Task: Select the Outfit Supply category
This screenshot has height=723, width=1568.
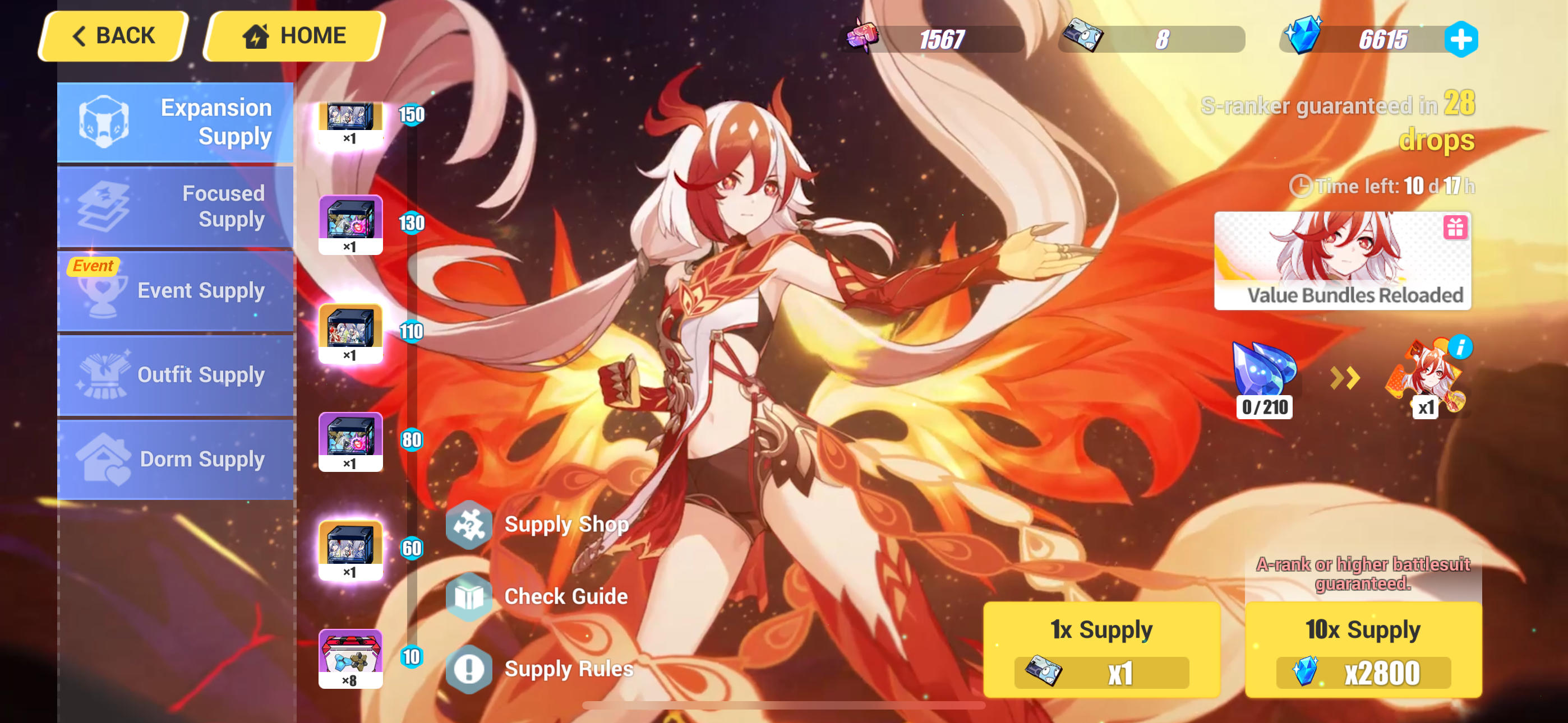Action: [x=176, y=375]
